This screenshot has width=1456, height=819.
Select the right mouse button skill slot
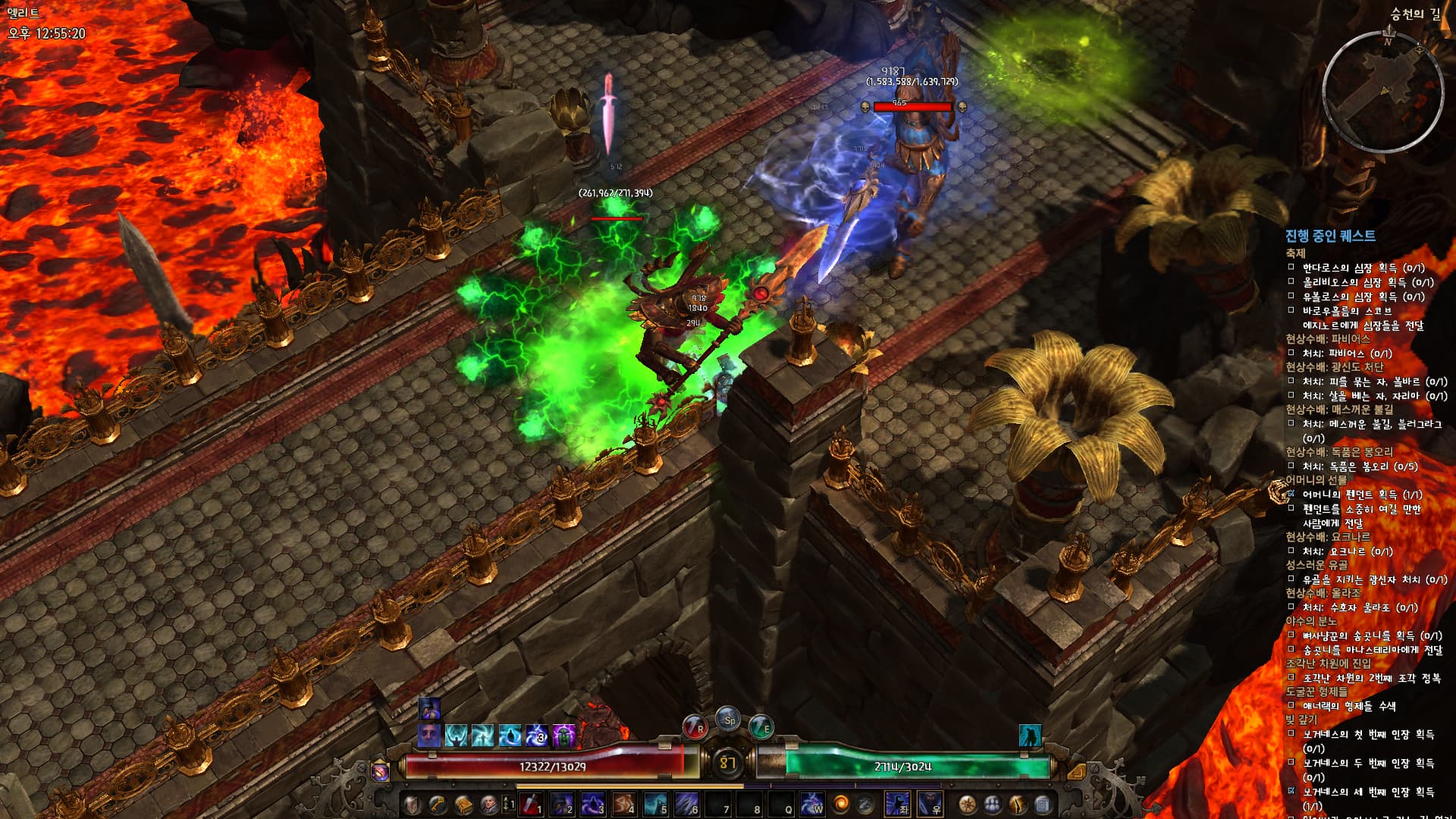930,805
